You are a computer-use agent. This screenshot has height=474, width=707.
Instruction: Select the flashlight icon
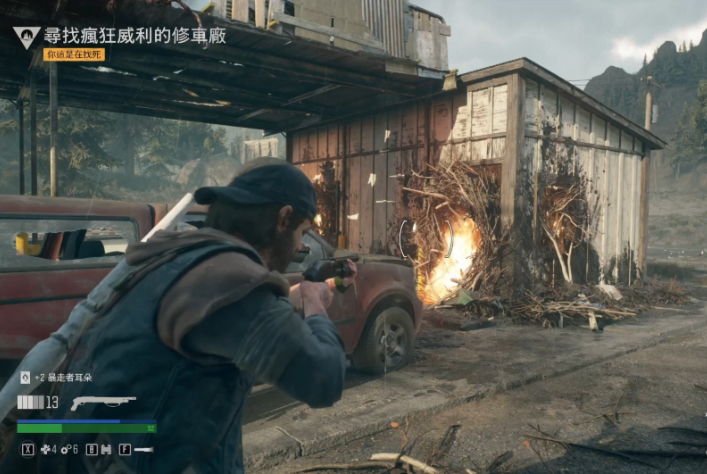[x=143, y=450]
